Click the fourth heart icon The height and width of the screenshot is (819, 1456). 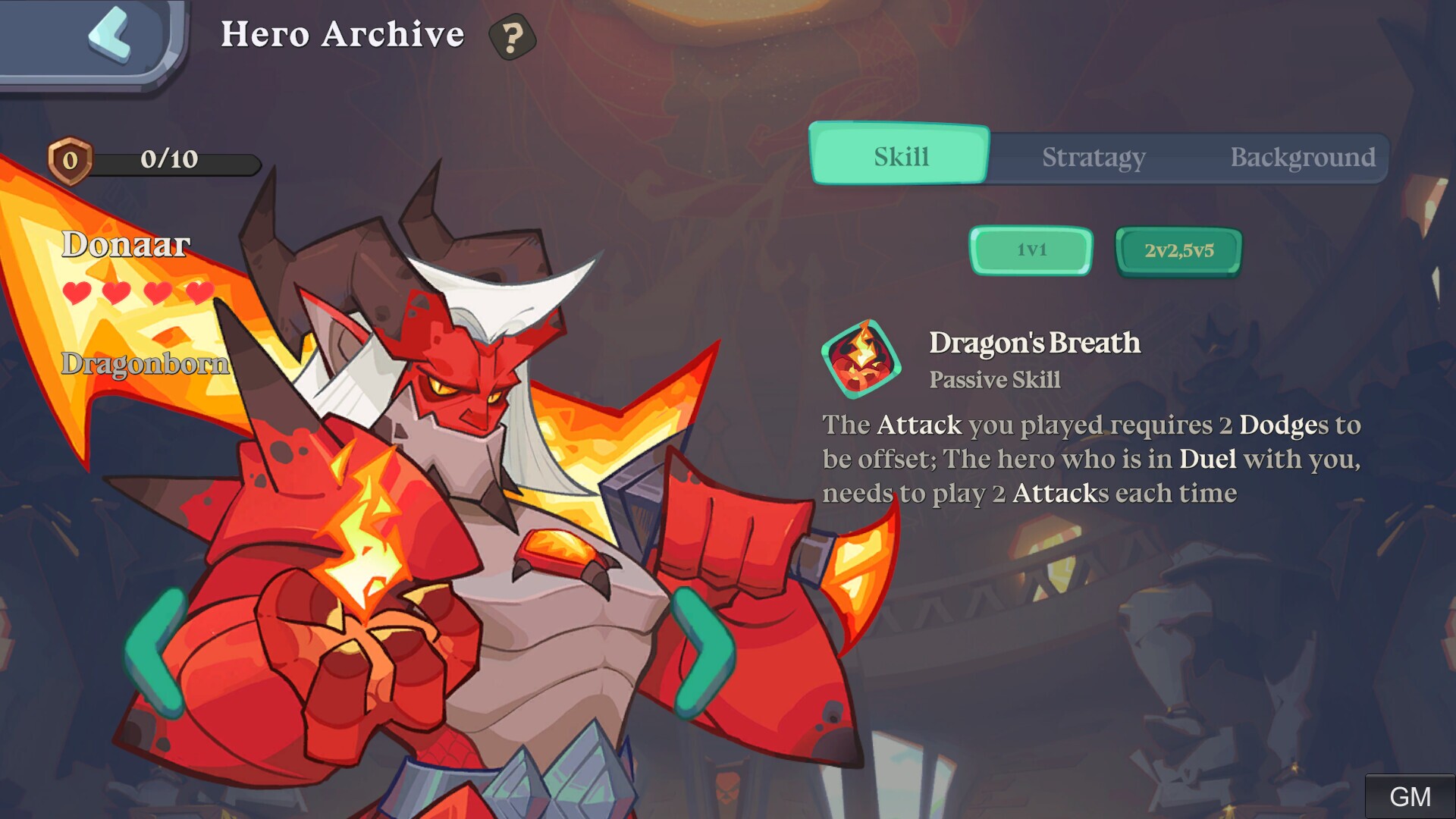[199, 292]
